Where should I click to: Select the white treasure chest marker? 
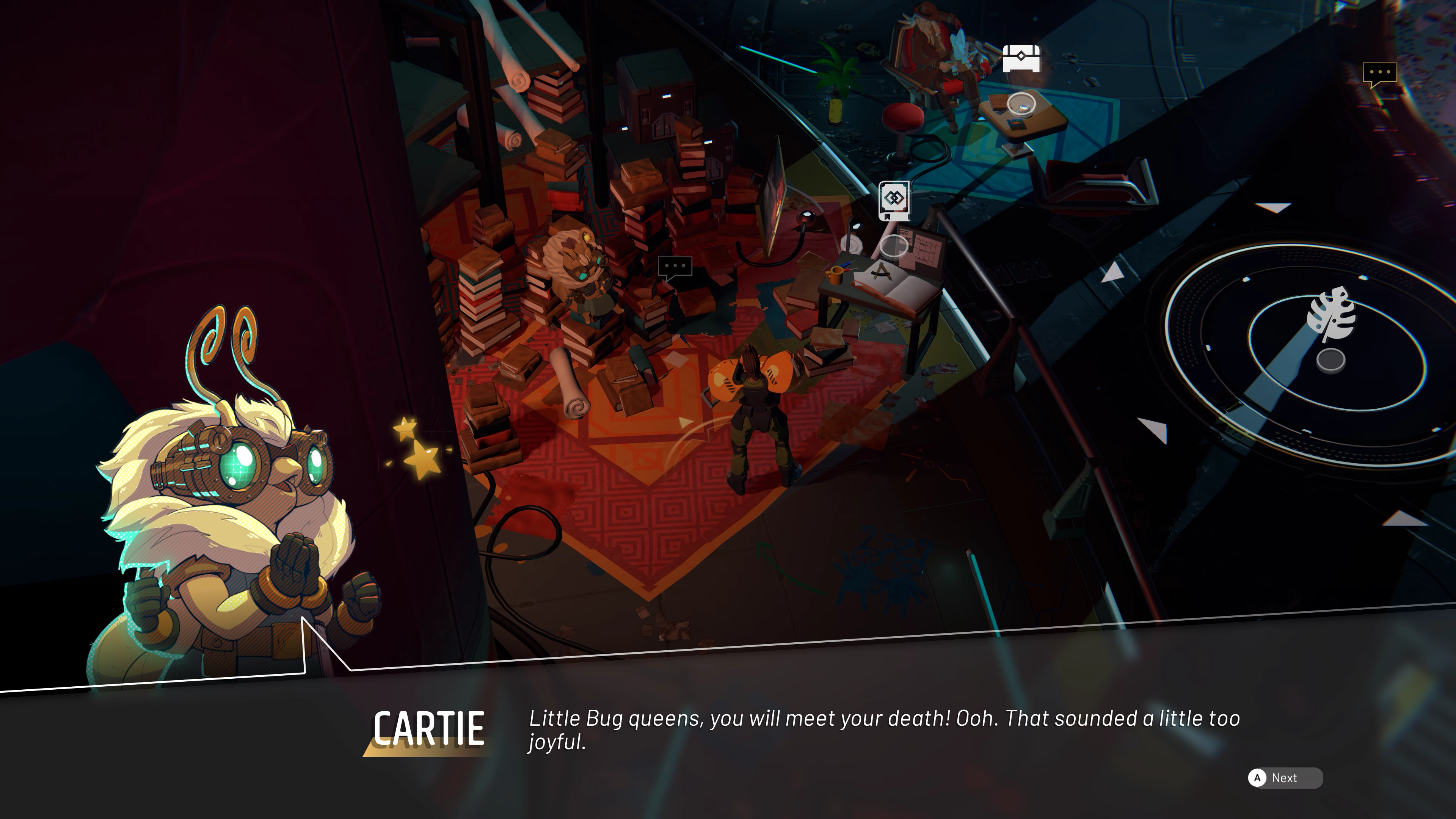coord(1021,58)
